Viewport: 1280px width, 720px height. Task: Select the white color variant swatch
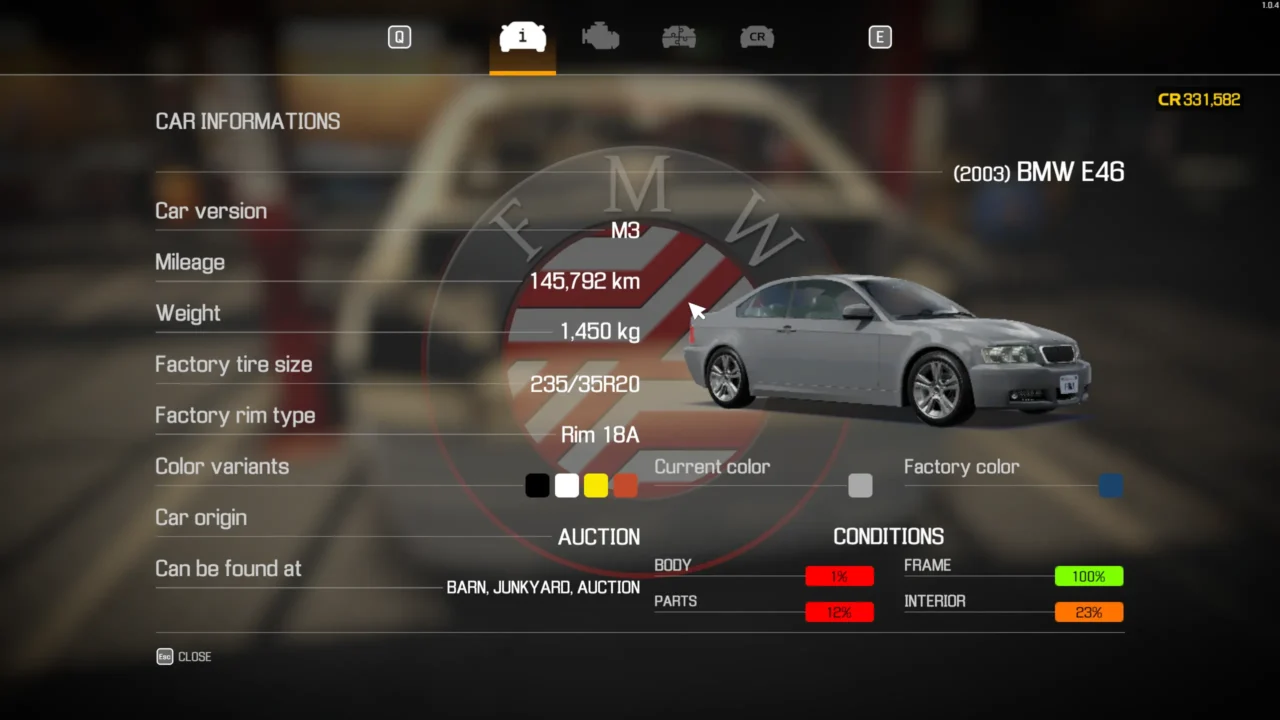pyautogui.click(x=566, y=485)
